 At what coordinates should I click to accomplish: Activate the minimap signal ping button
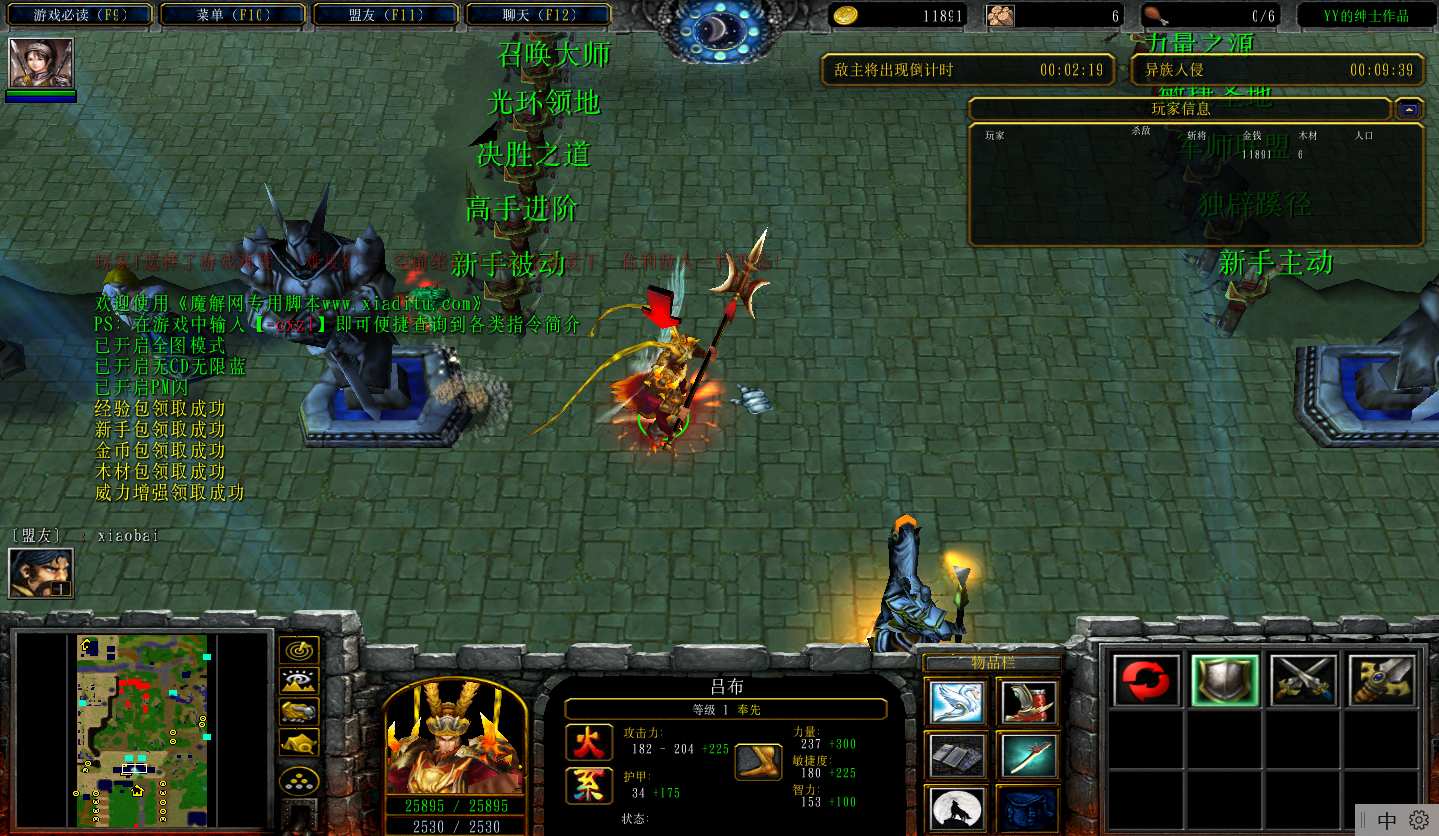point(298,650)
